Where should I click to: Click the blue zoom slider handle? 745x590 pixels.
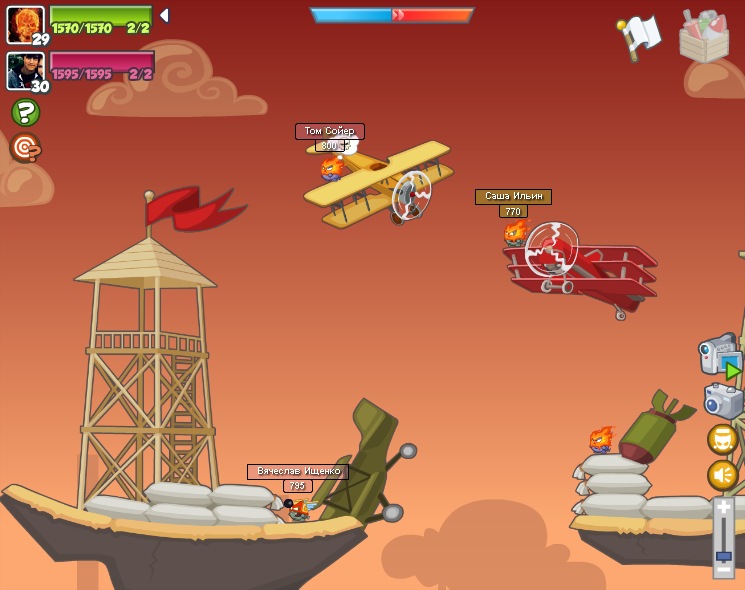point(723,556)
